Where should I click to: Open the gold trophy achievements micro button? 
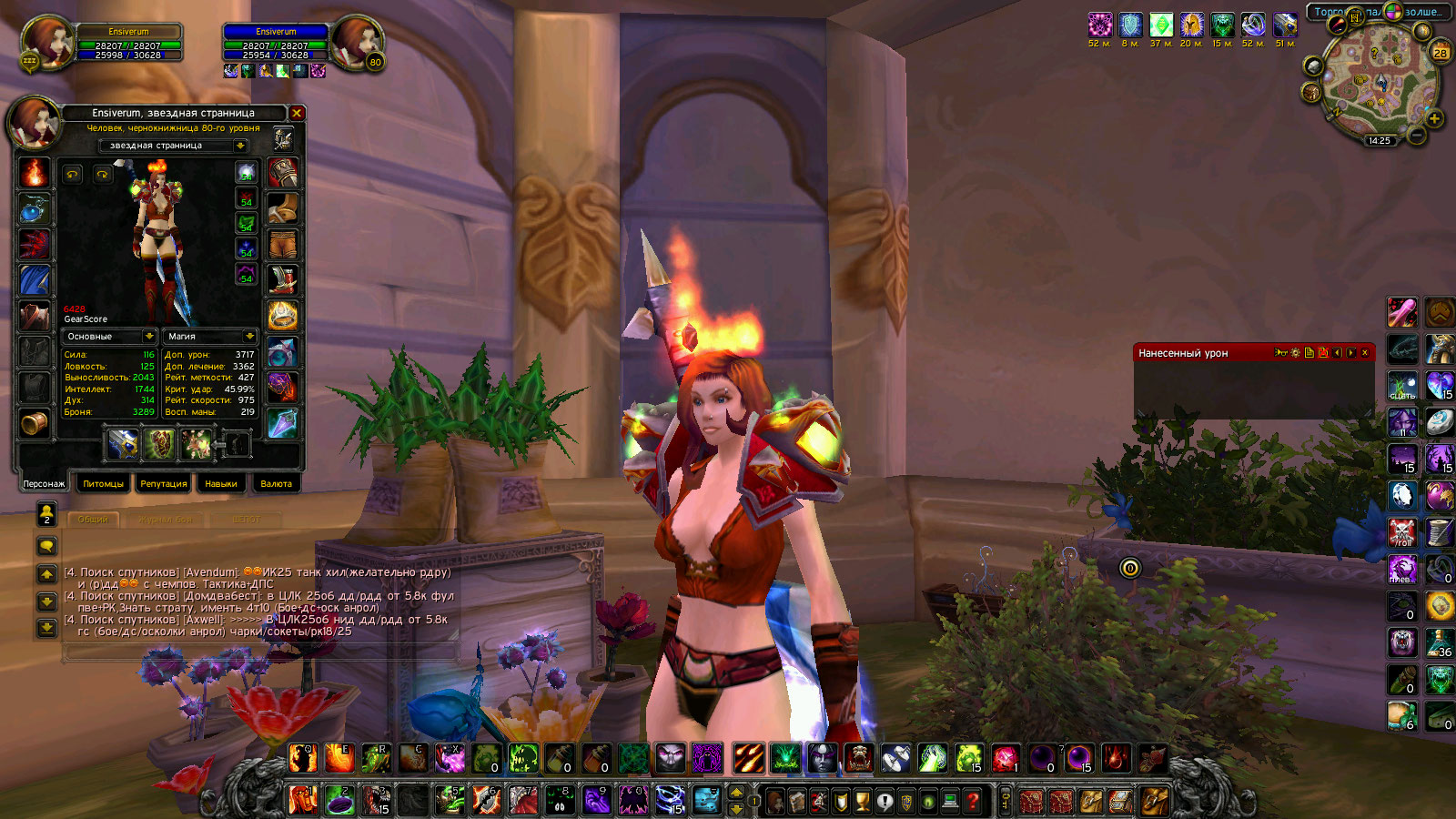pos(863,802)
